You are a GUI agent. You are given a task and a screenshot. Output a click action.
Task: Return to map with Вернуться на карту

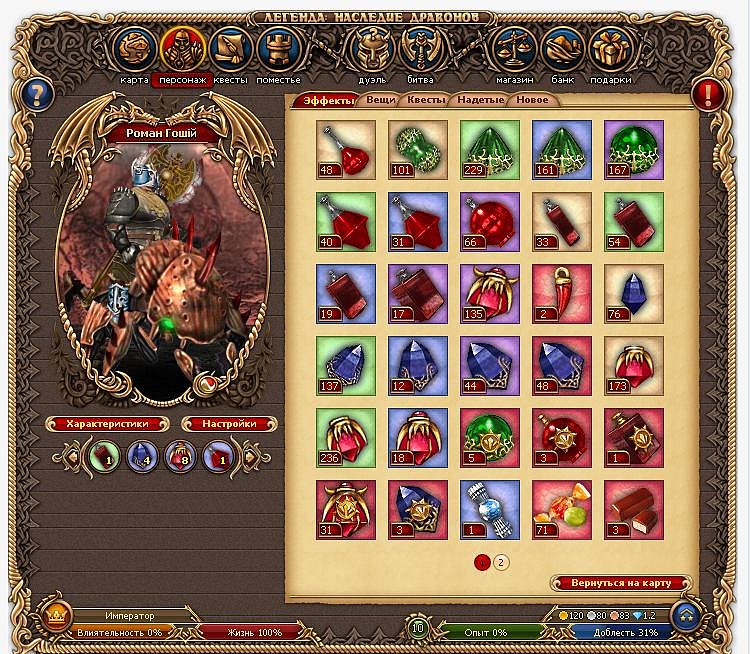point(621,582)
